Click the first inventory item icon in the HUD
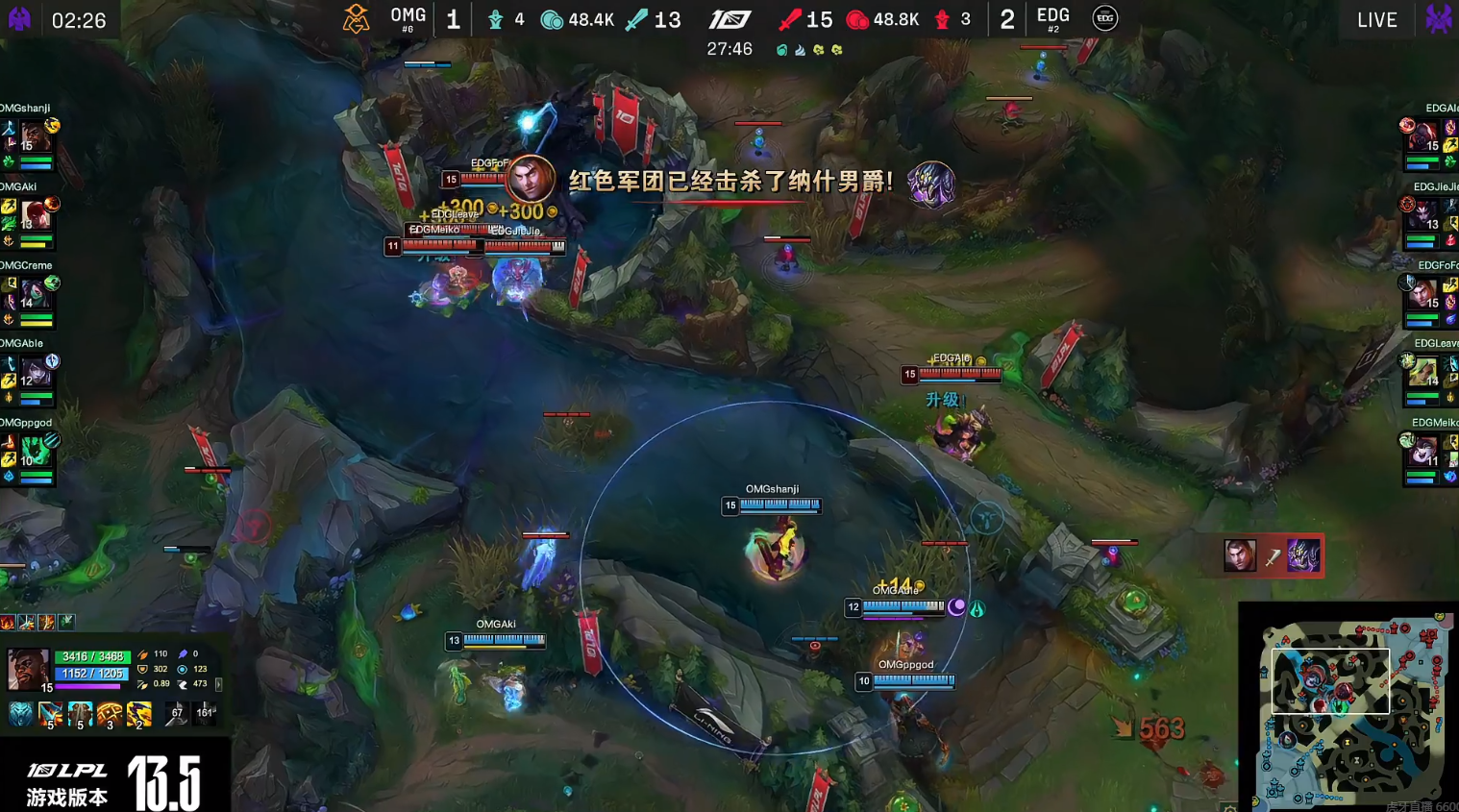1459x812 pixels. [21, 713]
